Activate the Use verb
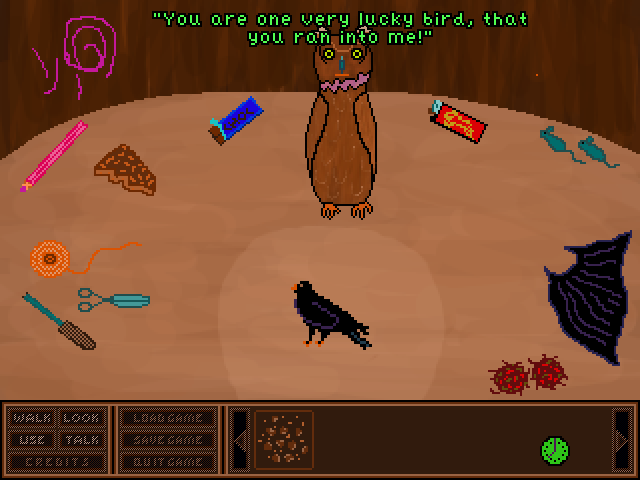This screenshot has width=640, height=480. (33, 440)
